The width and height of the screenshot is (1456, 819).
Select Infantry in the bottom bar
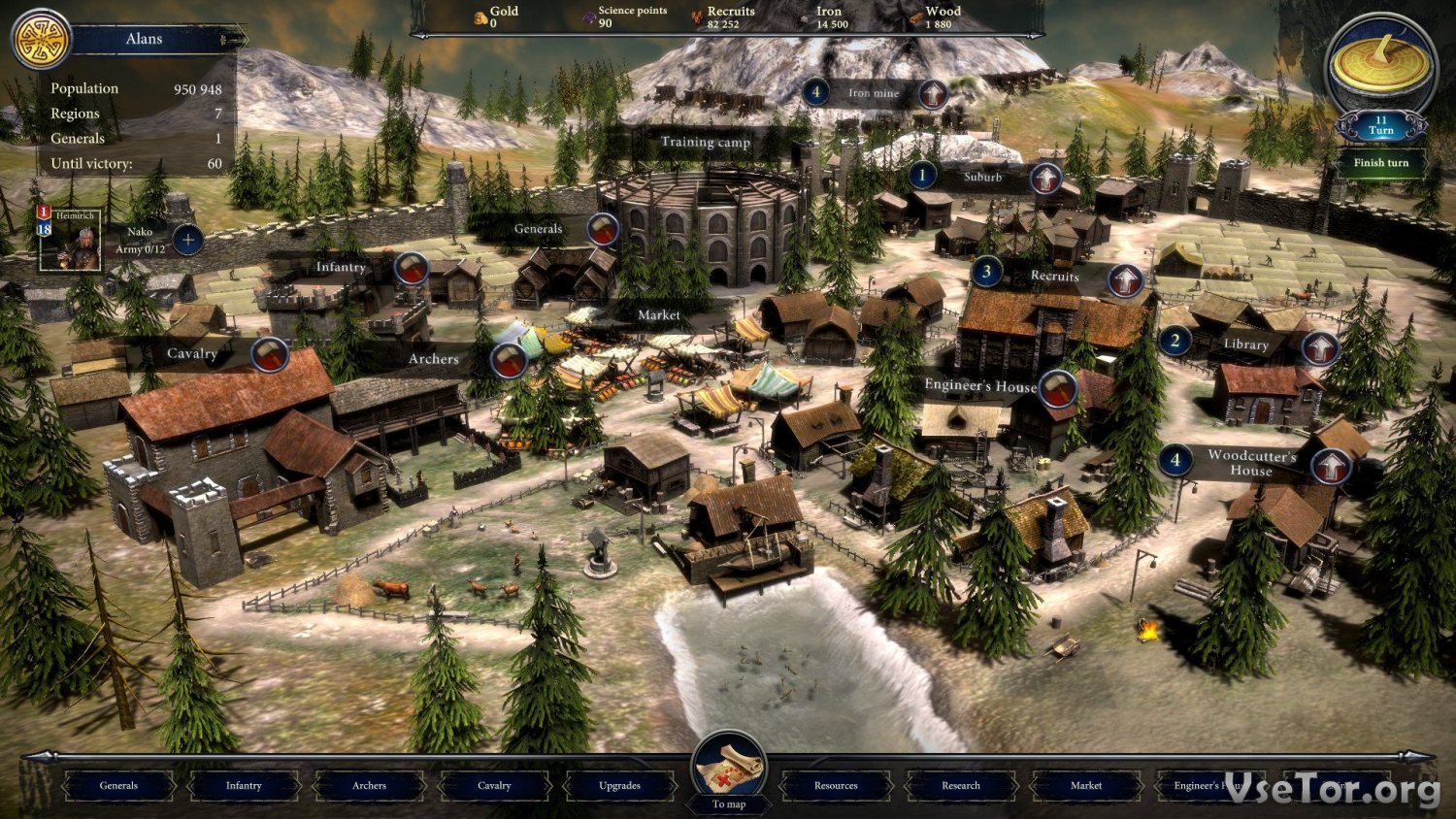coord(244,785)
